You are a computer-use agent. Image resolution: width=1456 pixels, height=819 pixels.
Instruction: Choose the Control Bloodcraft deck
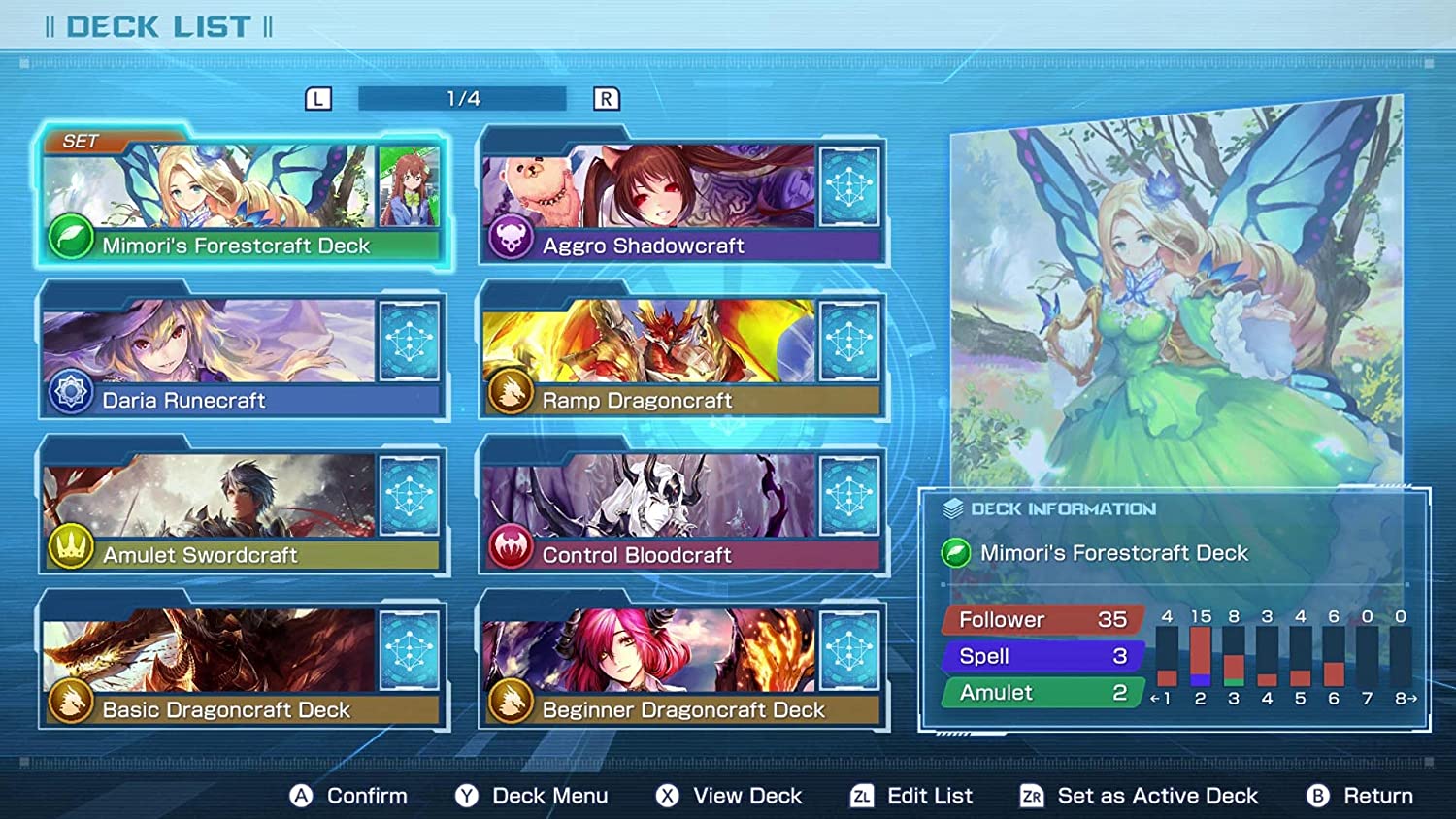tap(682, 510)
